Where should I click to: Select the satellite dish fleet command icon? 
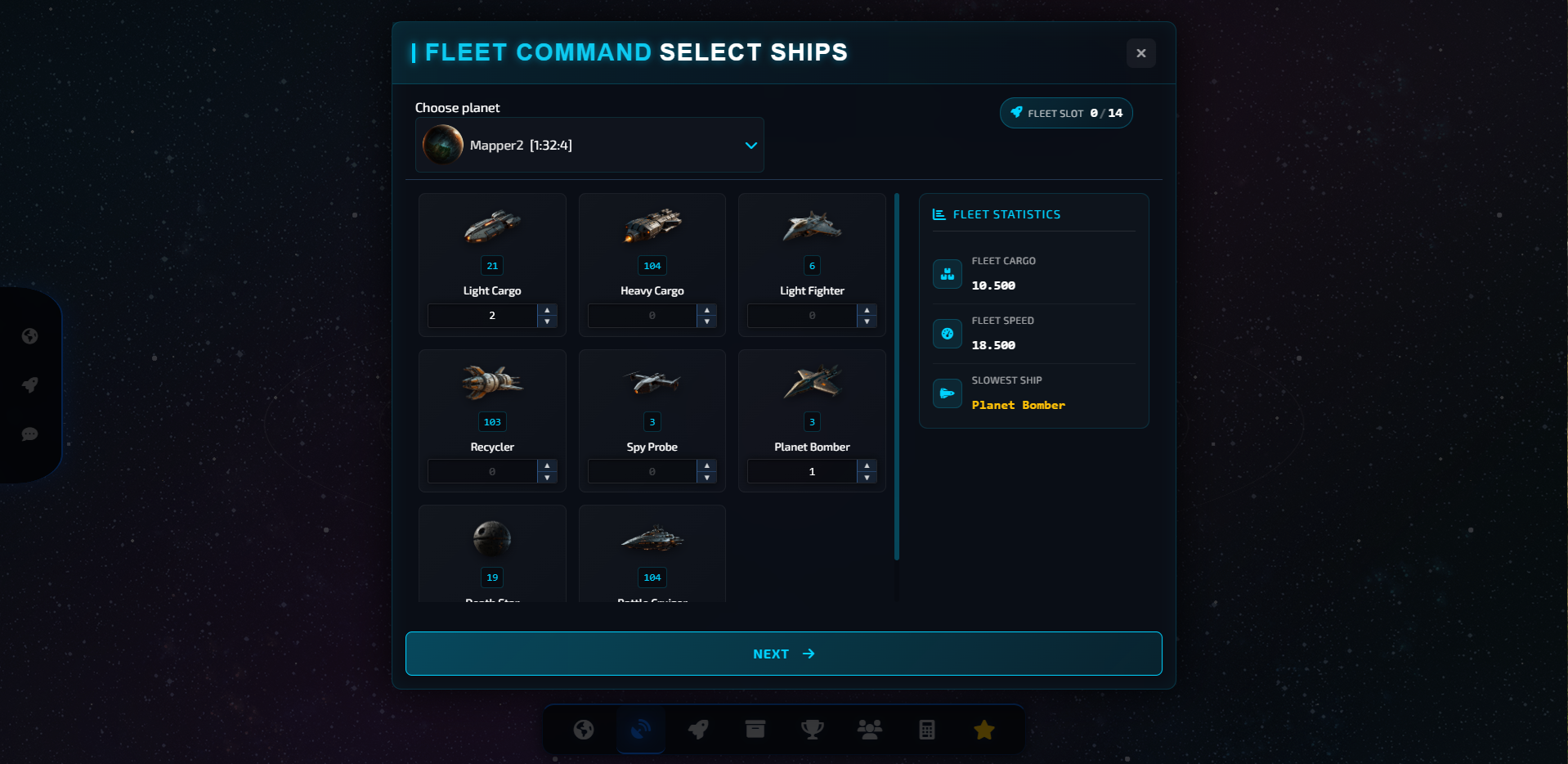(640, 729)
